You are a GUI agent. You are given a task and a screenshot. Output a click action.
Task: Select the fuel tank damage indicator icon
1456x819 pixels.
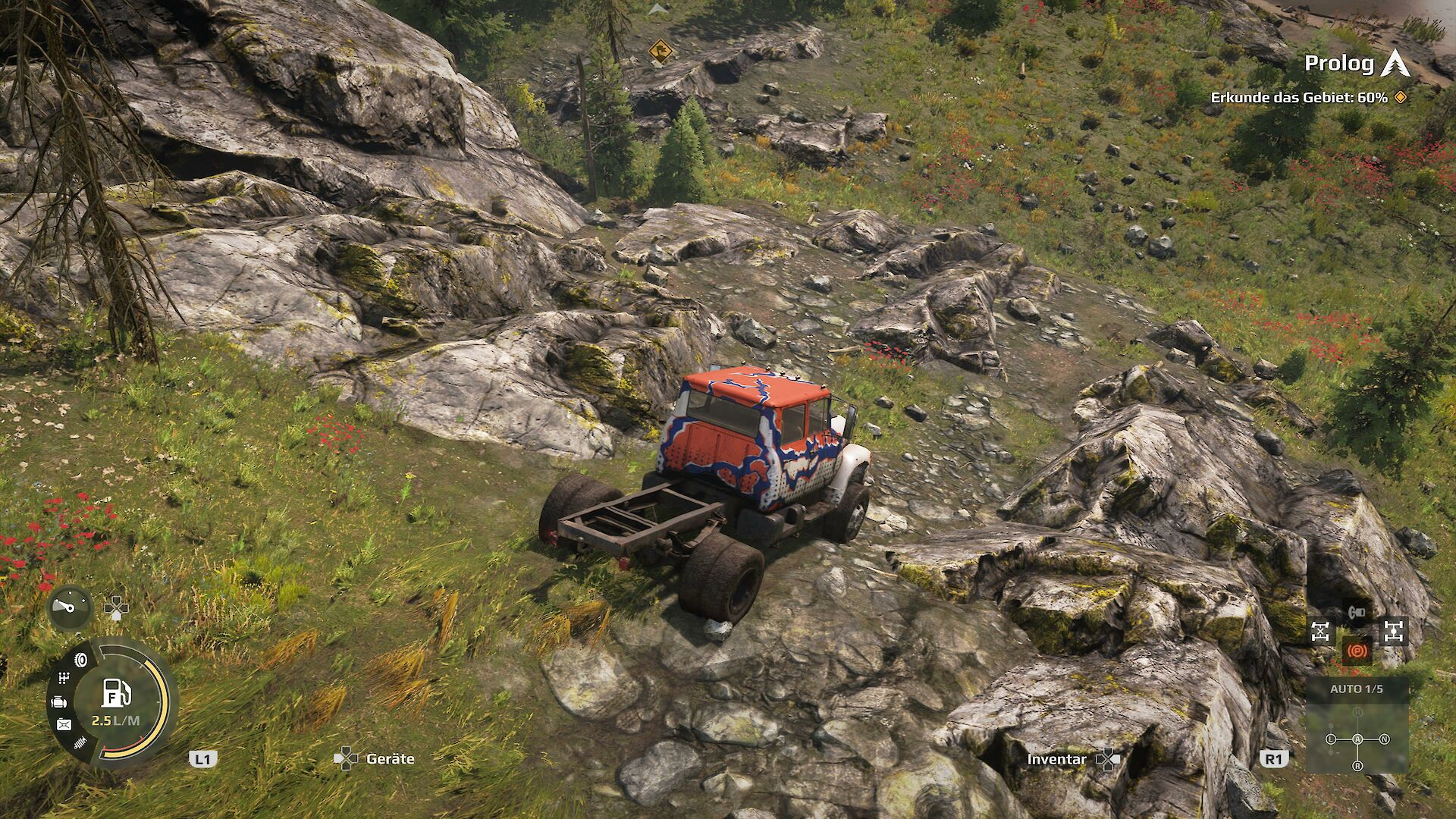64,725
